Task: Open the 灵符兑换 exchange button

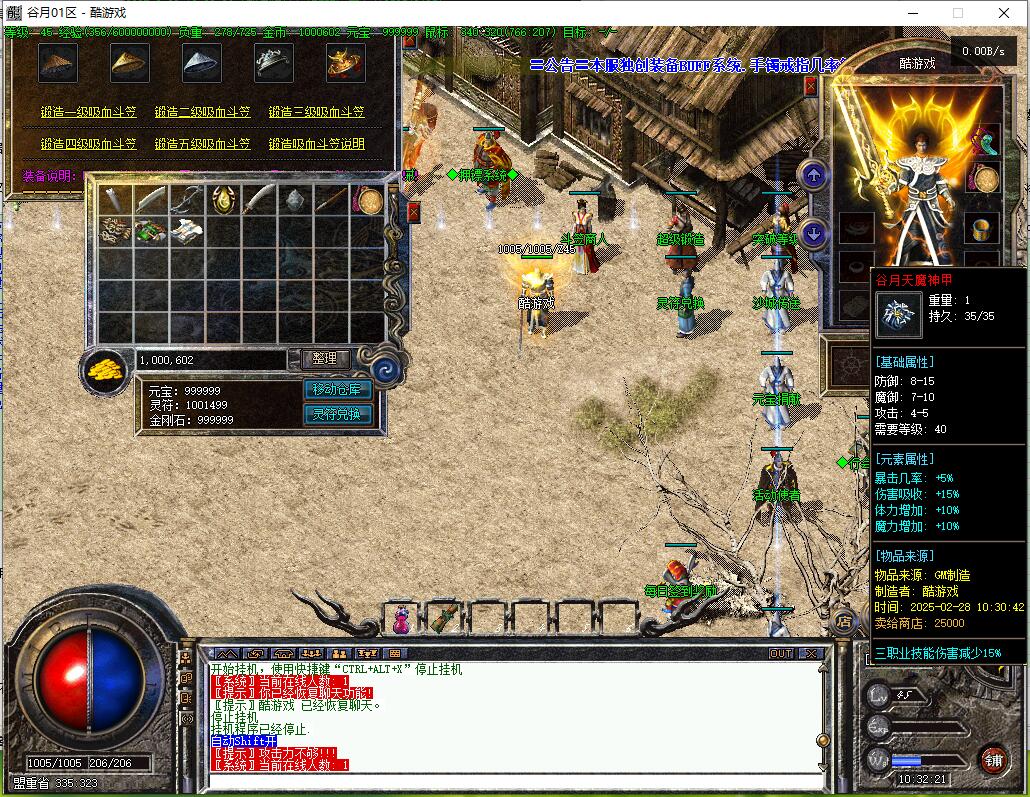Action: (338, 414)
